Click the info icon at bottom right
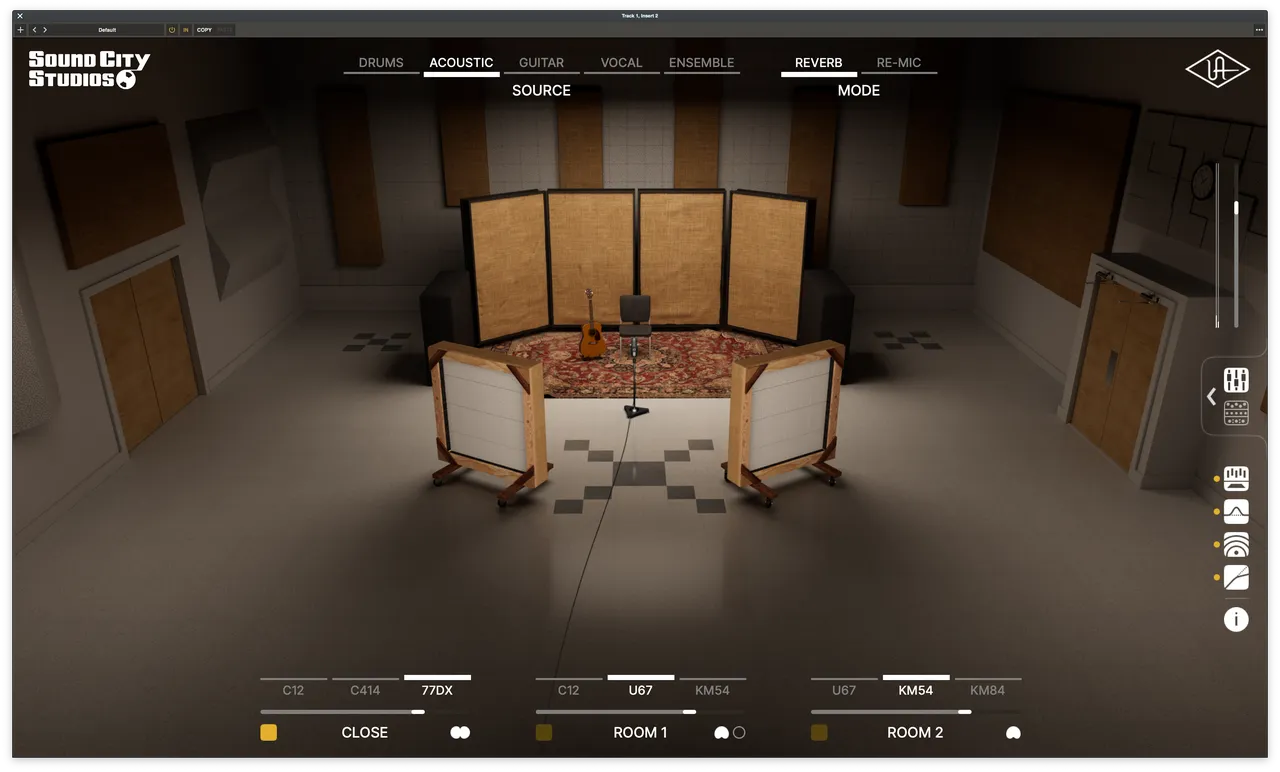The image size is (1280, 772). pyautogui.click(x=1236, y=619)
